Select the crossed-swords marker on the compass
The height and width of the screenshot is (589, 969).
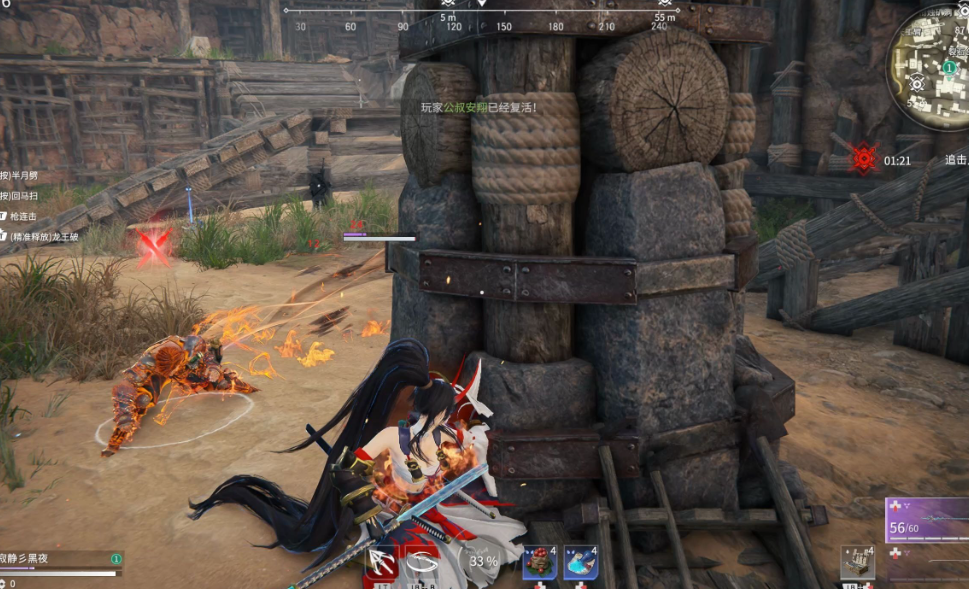click(449, 3)
